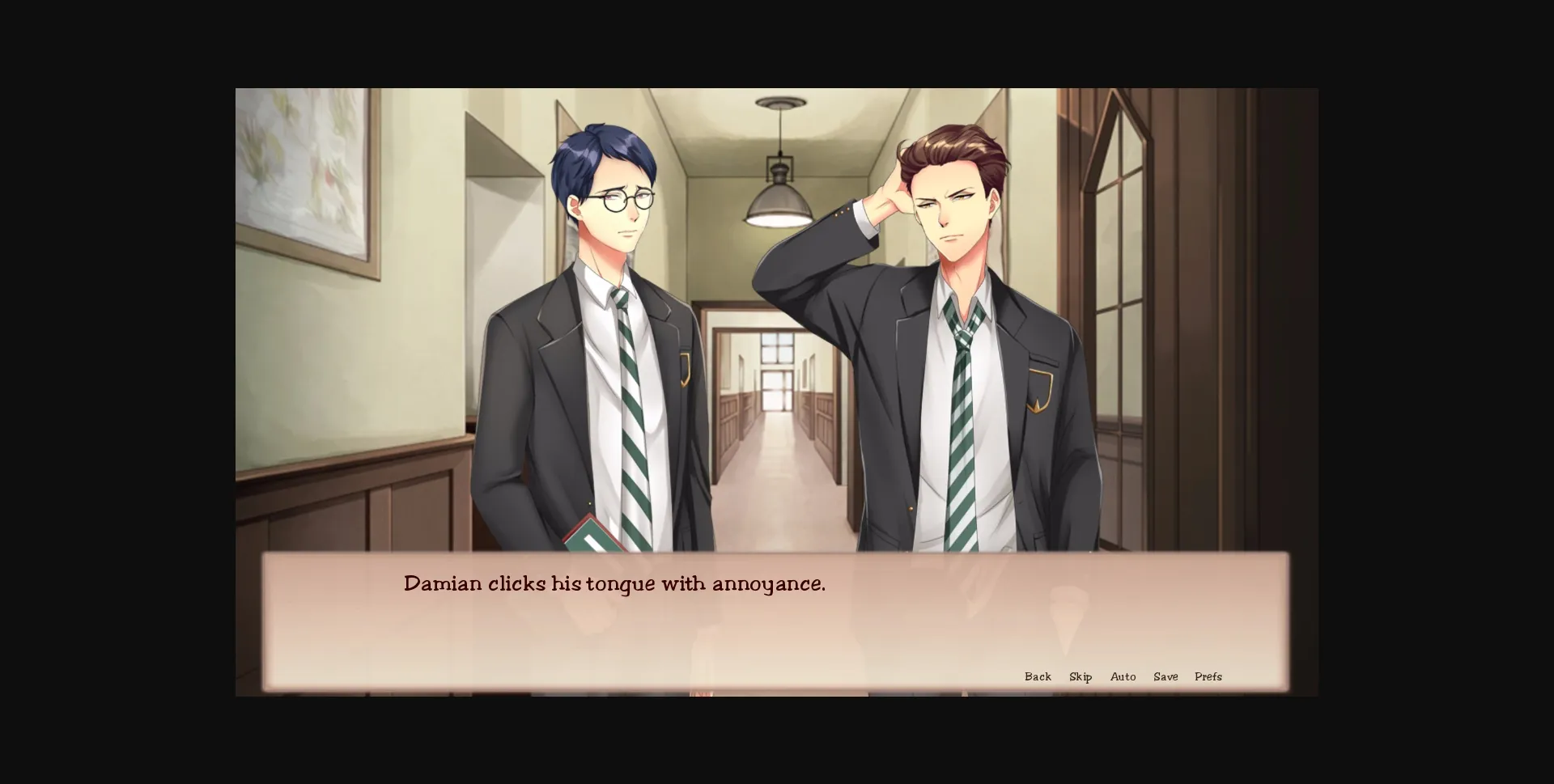Click Back in the quick menu
This screenshot has height=784, width=1554.
[1038, 676]
